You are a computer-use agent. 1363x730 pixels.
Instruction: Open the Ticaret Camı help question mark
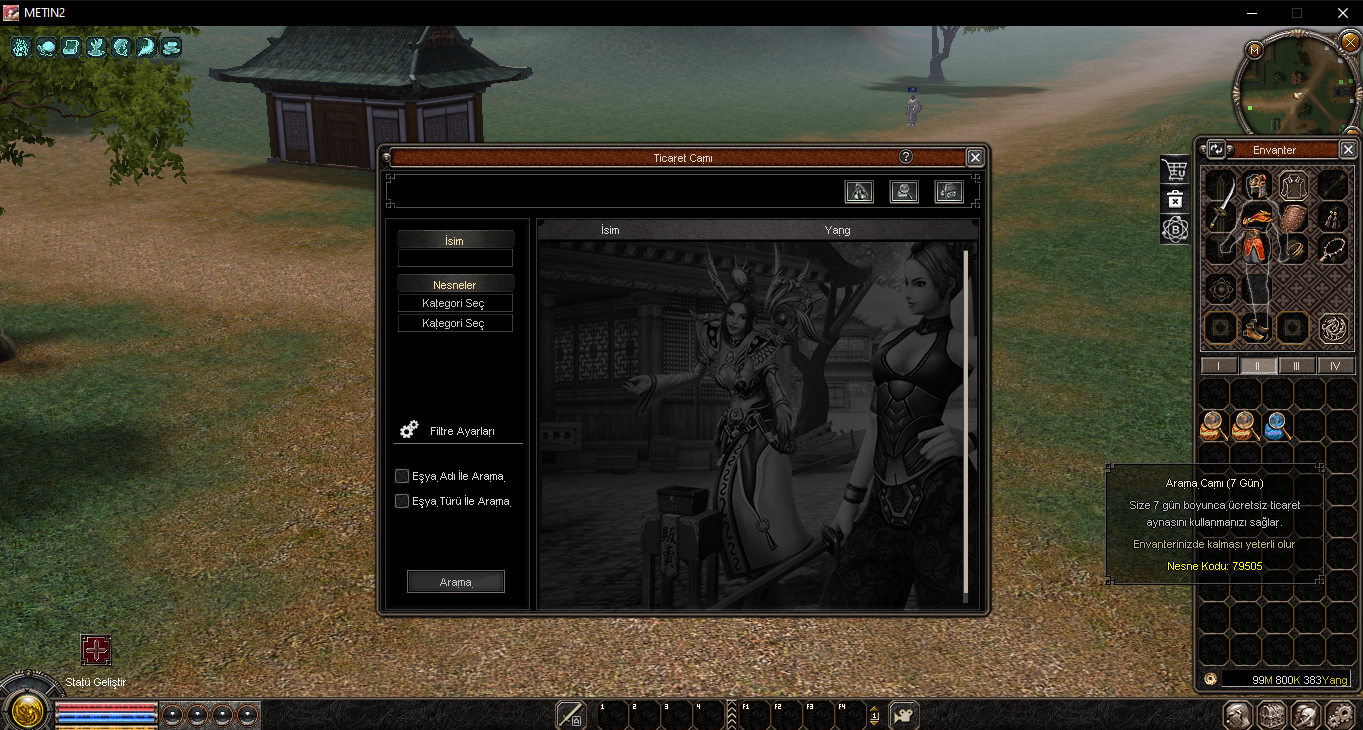pos(906,157)
